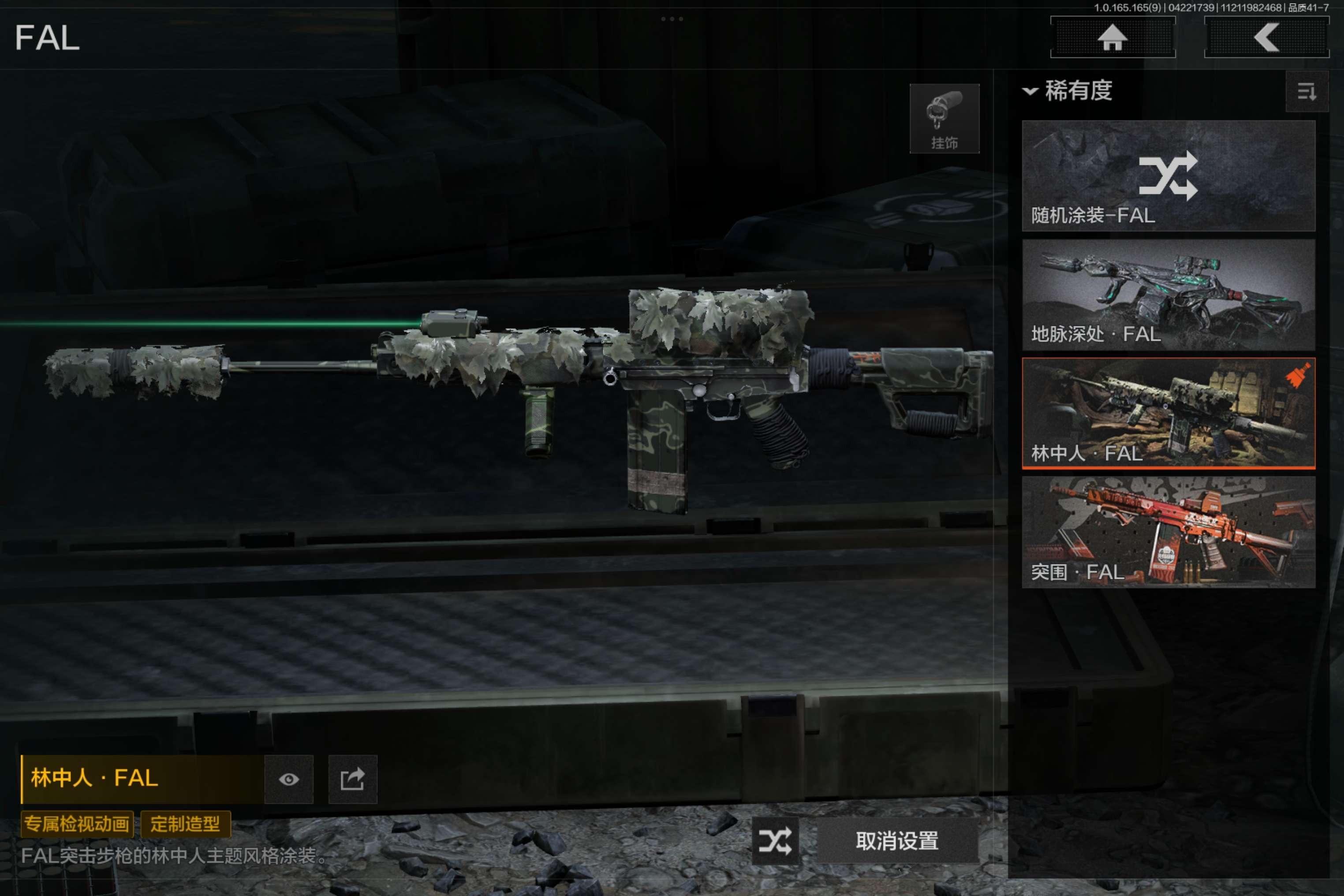Go back with the arrow button

[x=1266, y=38]
